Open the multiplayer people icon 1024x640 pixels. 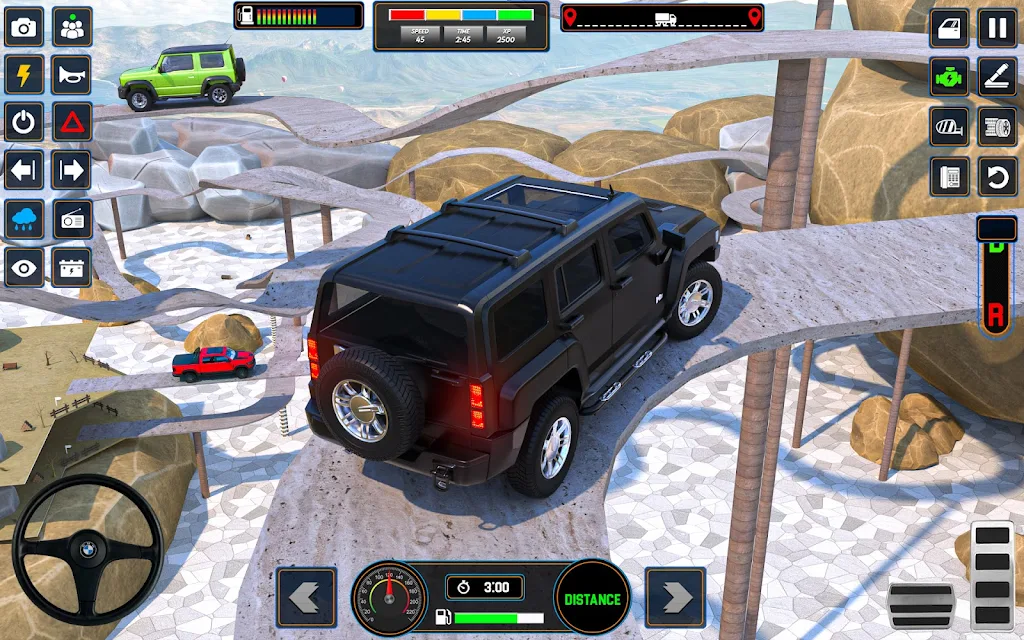[x=72, y=28]
